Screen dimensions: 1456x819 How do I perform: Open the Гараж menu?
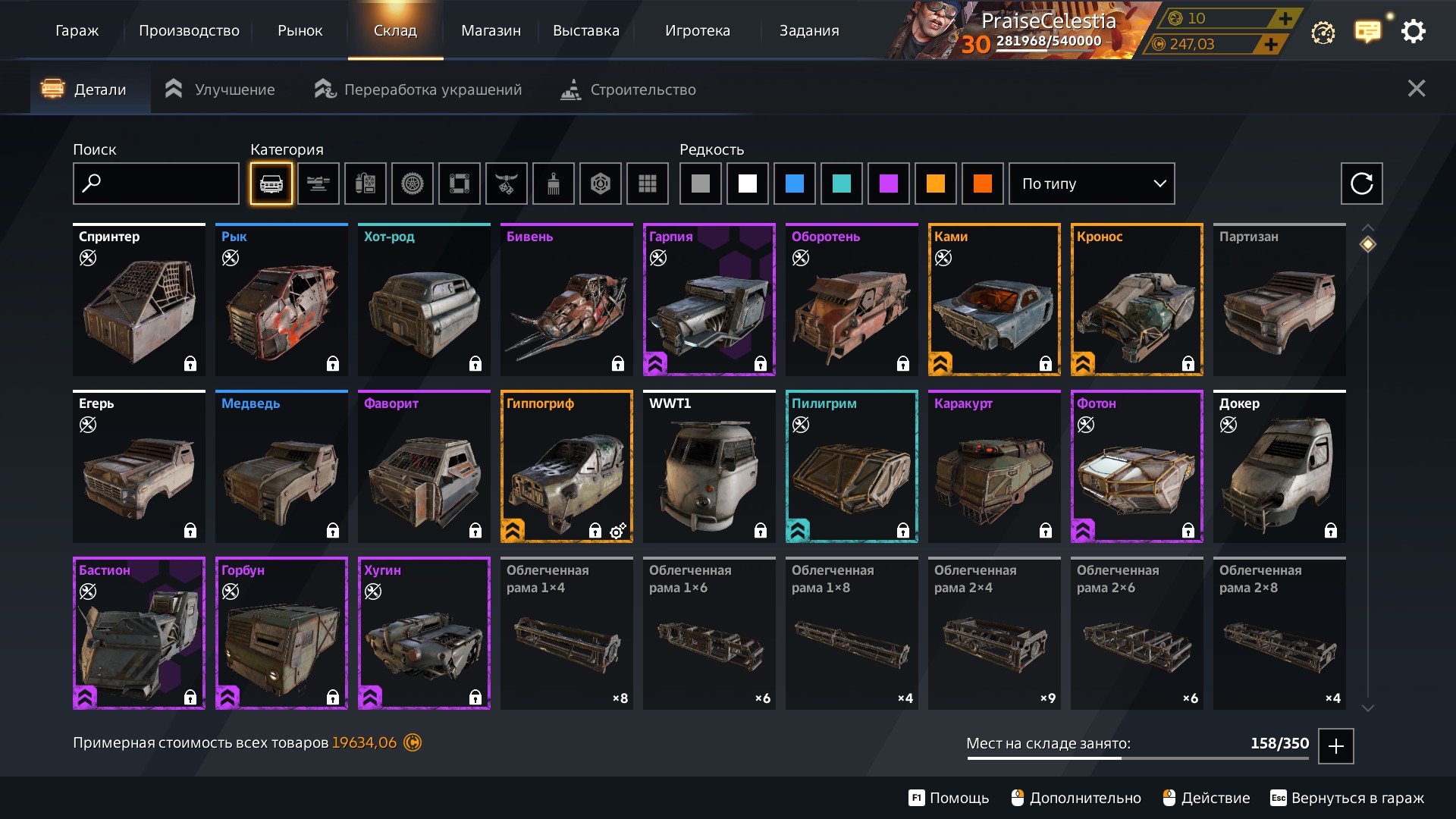(x=77, y=31)
